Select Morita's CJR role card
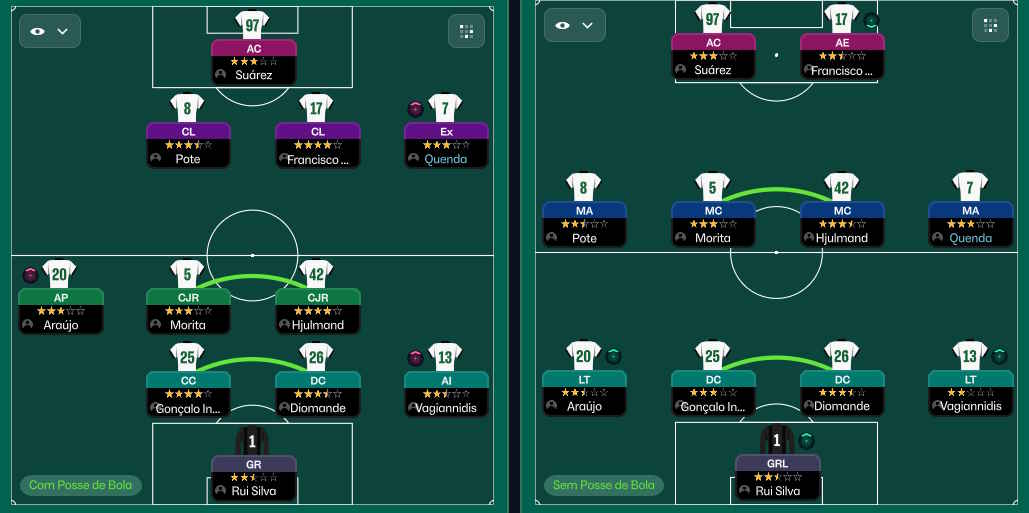The width and height of the screenshot is (1029, 513). (x=188, y=311)
